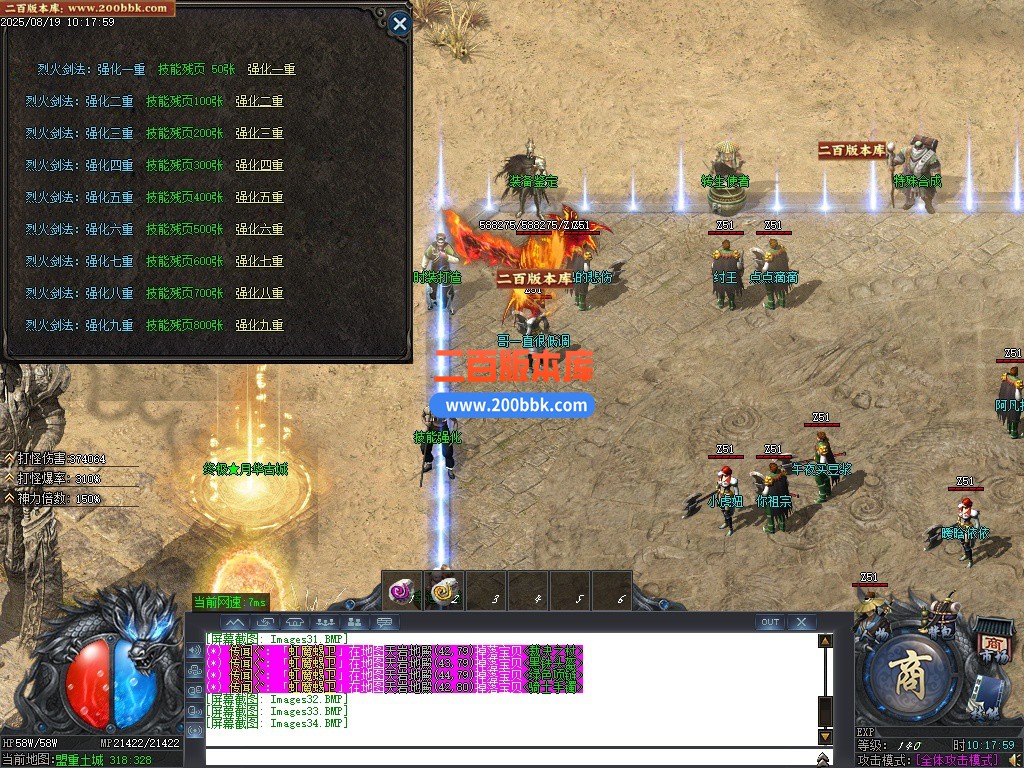Click the OUT button on chat panel
Screen dimensions: 1024x768
pyautogui.click(x=769, y=622)
